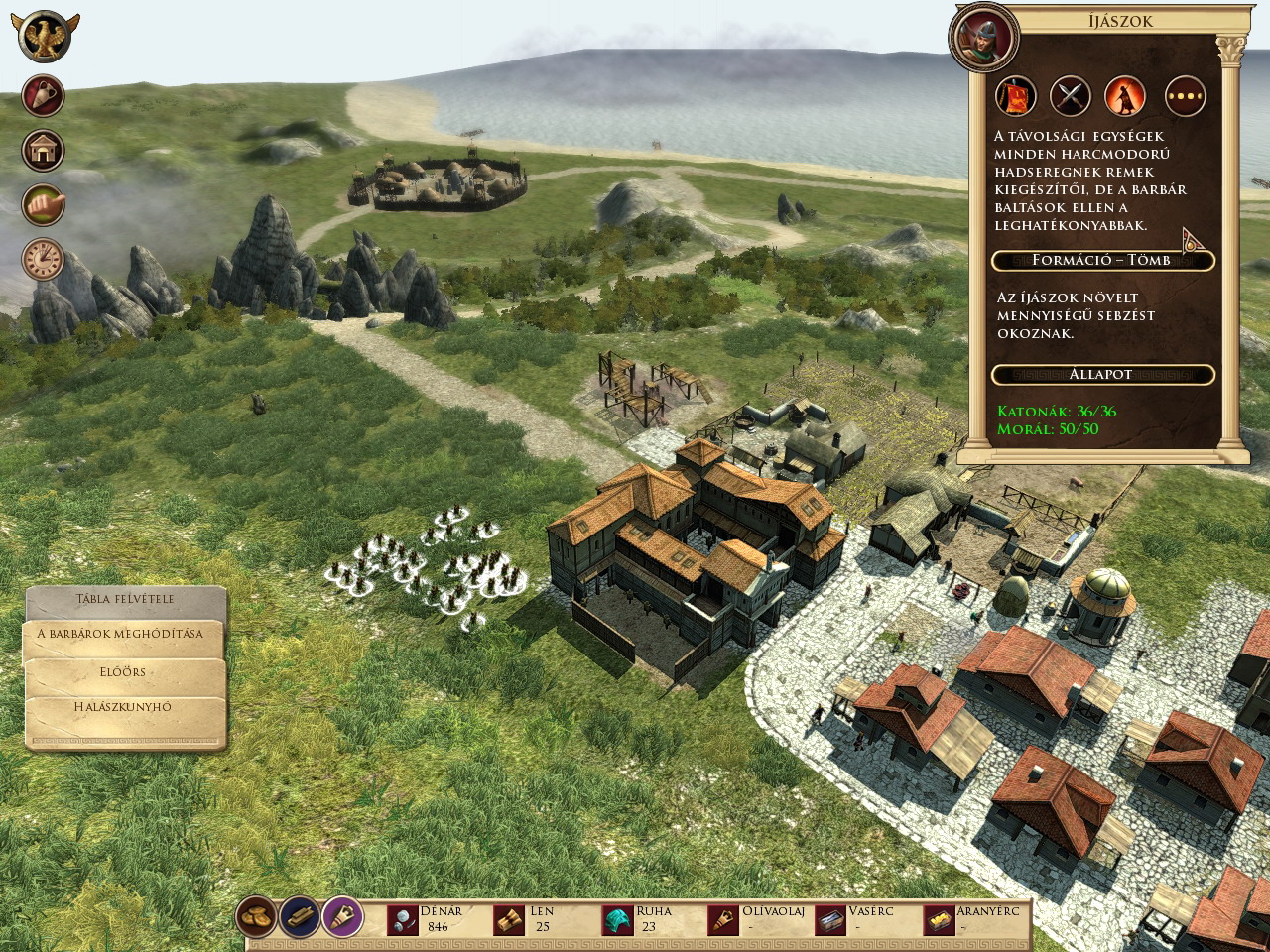Activate the spear warrior stance icon

(x=1125, y=96)
